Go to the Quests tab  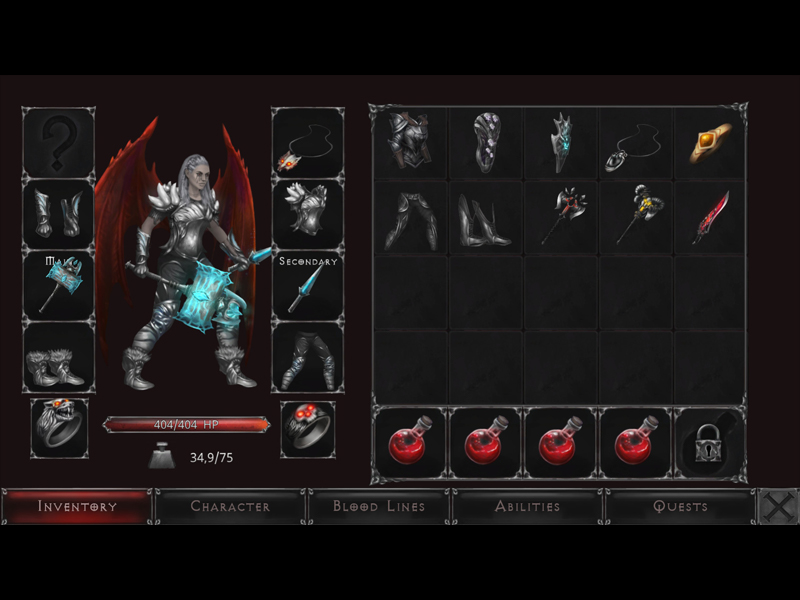point(680,506)
